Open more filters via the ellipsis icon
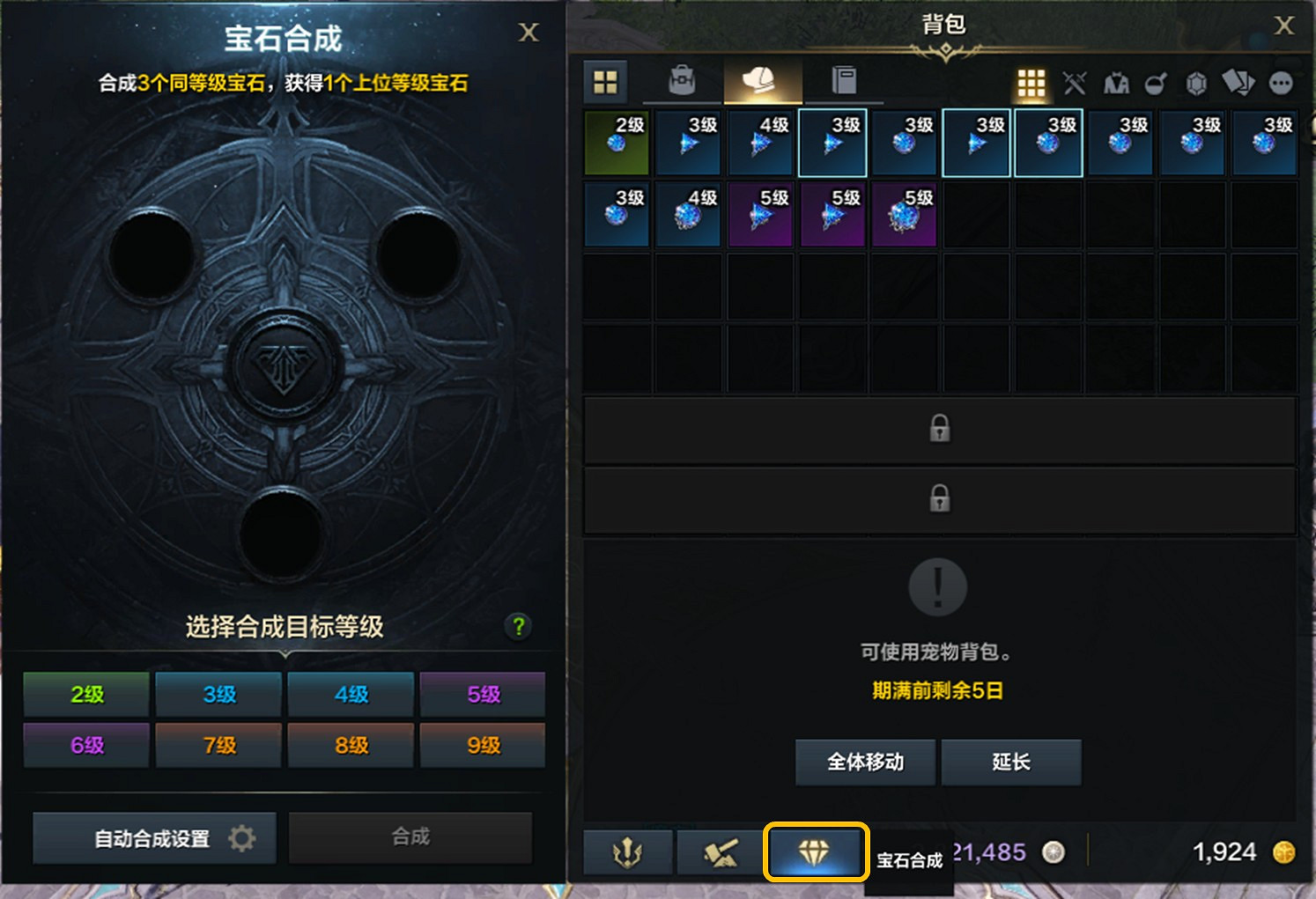The height and width of the screenshot is (899, 1316). (x=1282, y=83)
